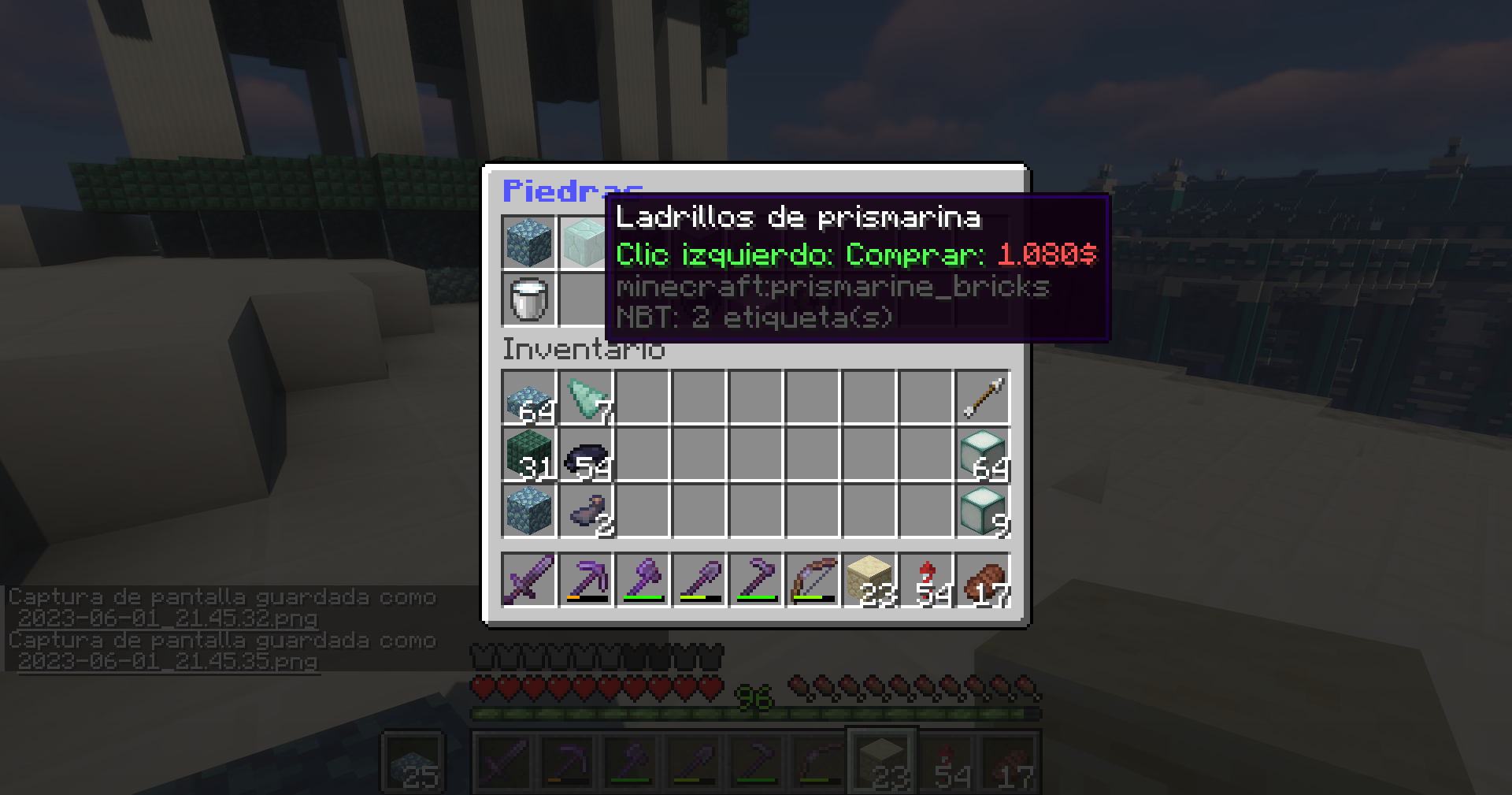The image size is (1512, 795).
Task: Select the netherite hoe slot
Action: point(756,581)
